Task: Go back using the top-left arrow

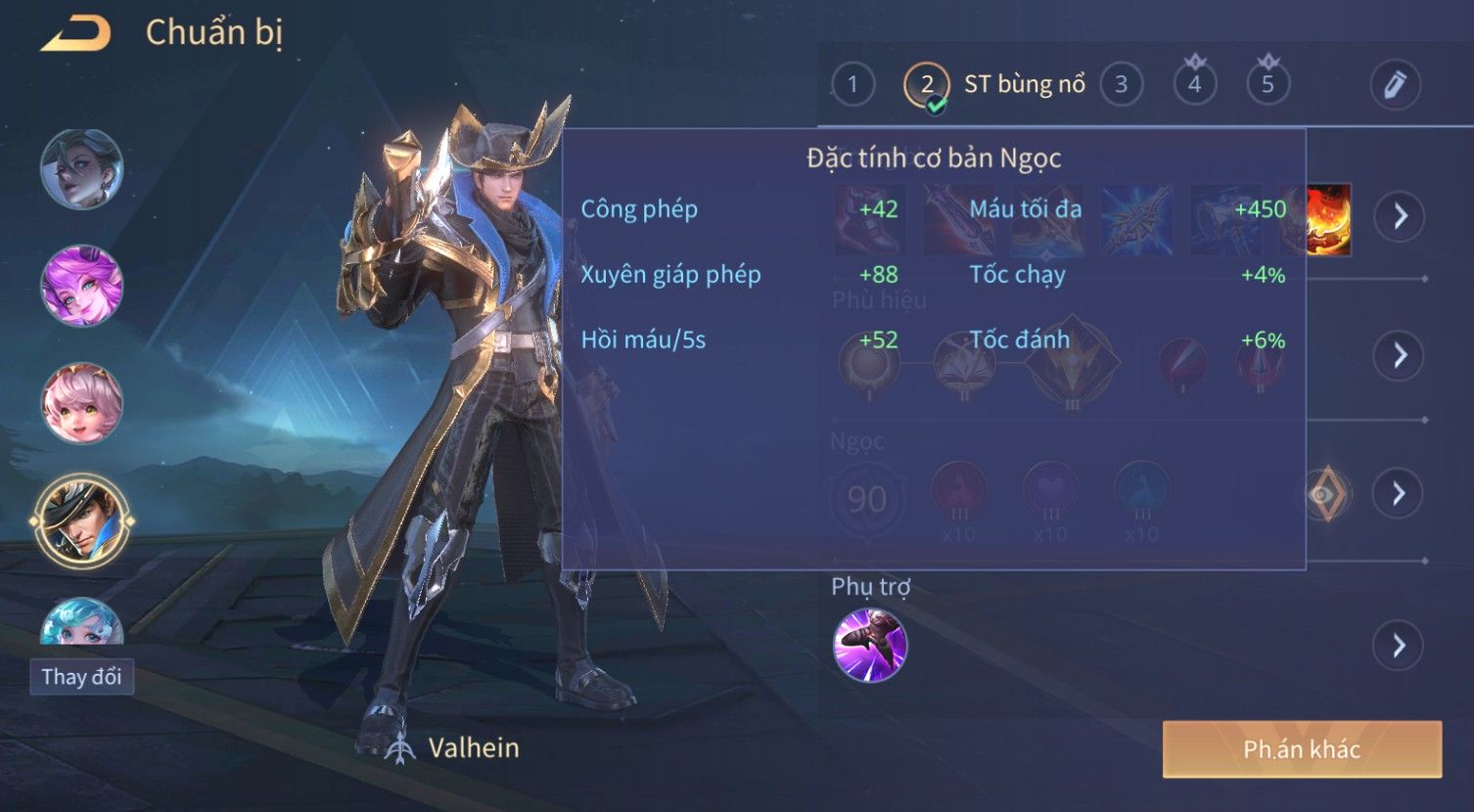Action: pos(75,34)
